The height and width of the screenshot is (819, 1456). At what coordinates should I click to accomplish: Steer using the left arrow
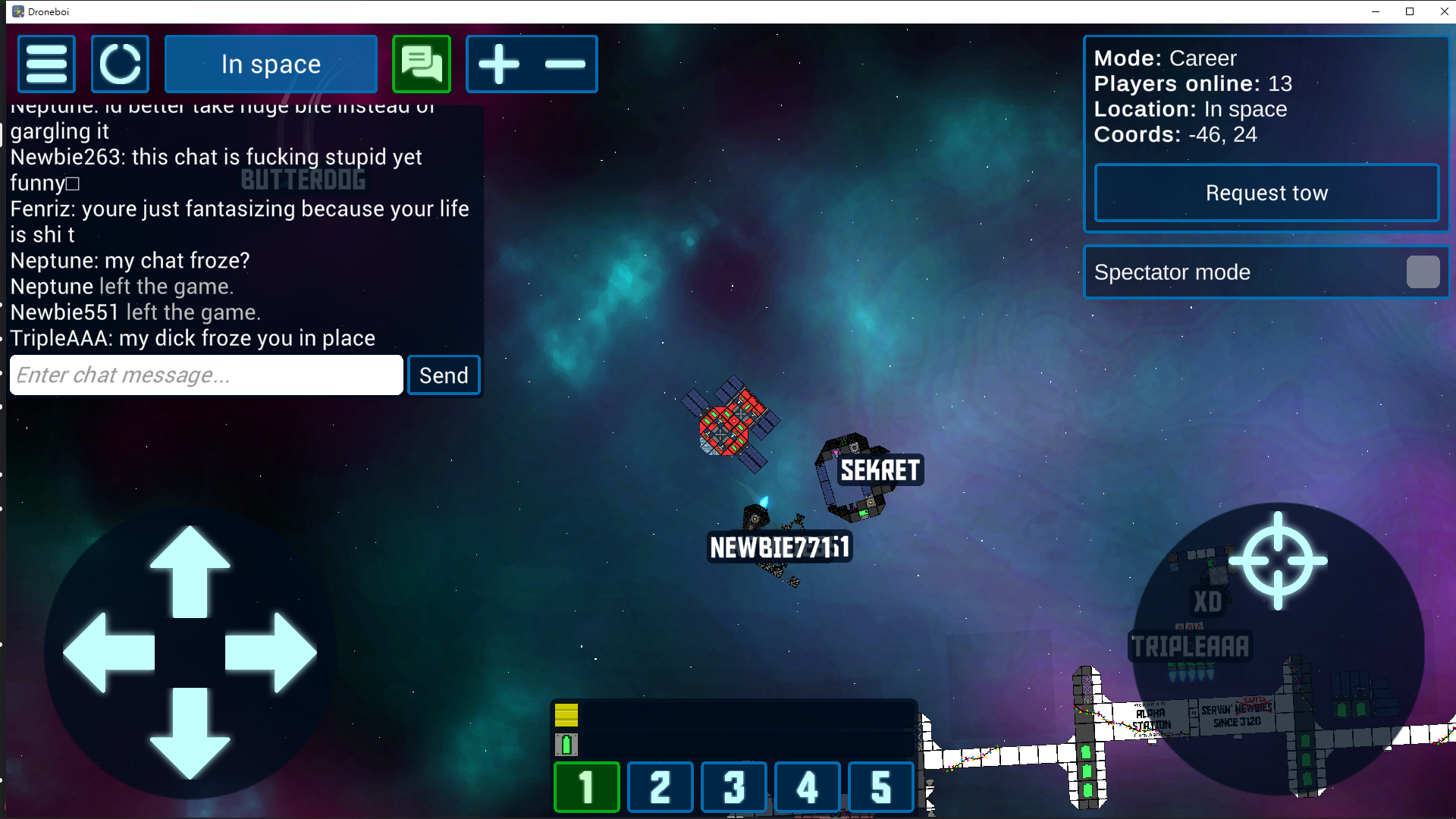pos(108,652)
